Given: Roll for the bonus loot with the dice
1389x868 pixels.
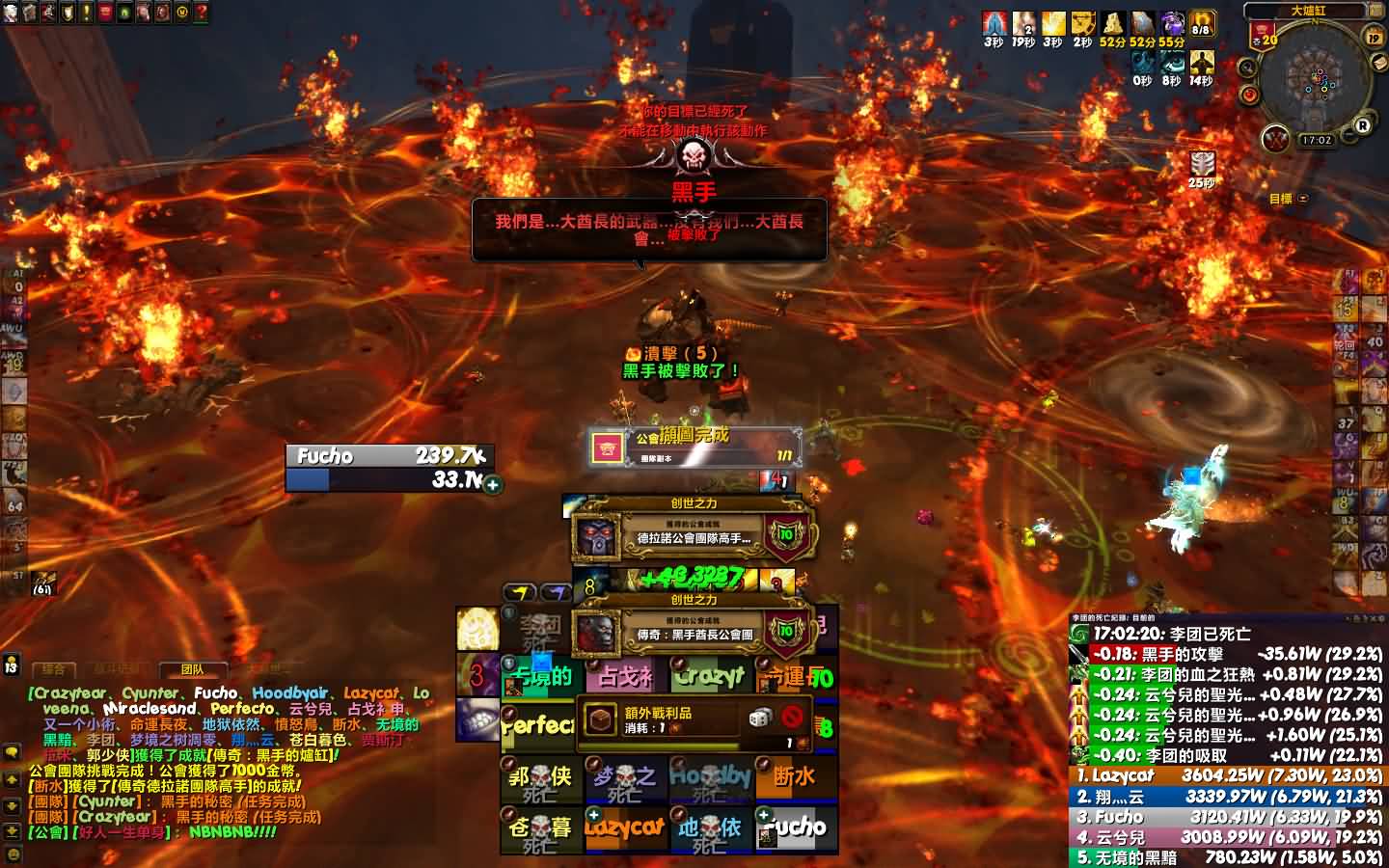Looking at the screenshot, I should tap(760, 718).
